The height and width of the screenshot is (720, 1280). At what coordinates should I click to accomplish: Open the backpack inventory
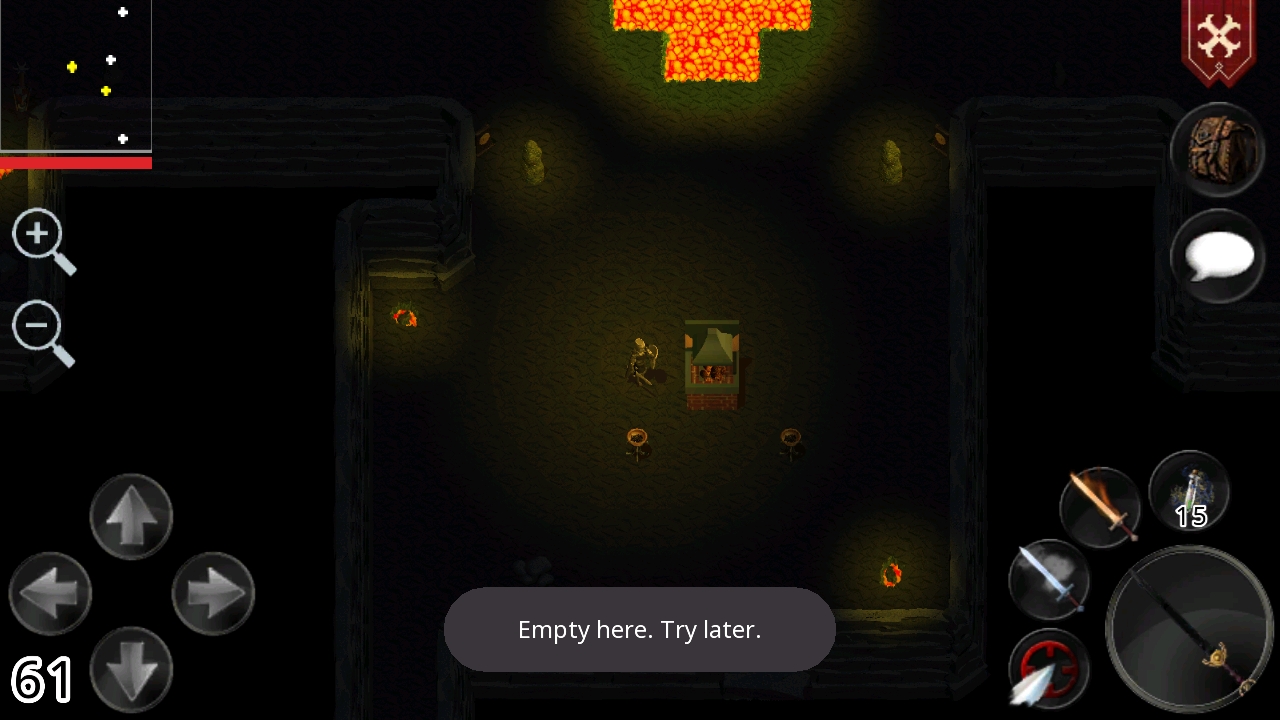(x=1216, y=150)
